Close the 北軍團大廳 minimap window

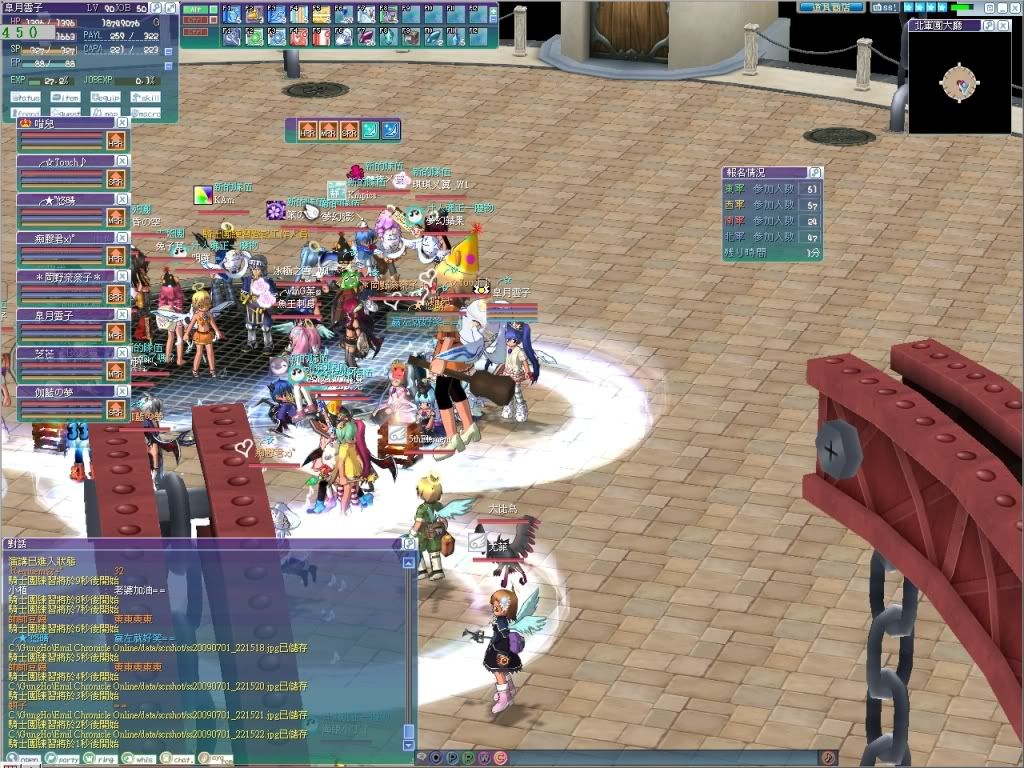tap(1003, 25)
